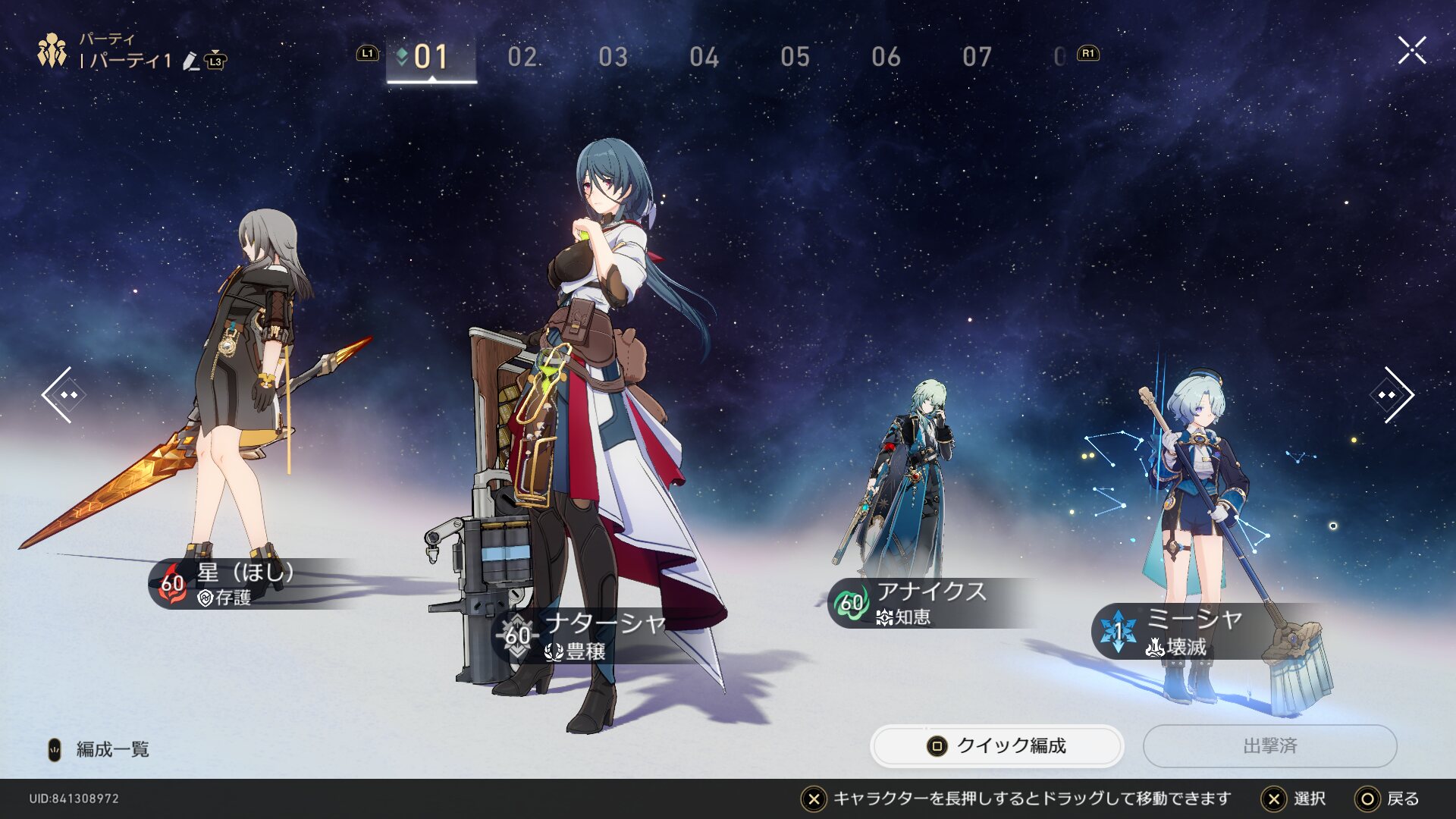
Task: Click the クイック編成 quick formation button
Action: click(996, 746)
